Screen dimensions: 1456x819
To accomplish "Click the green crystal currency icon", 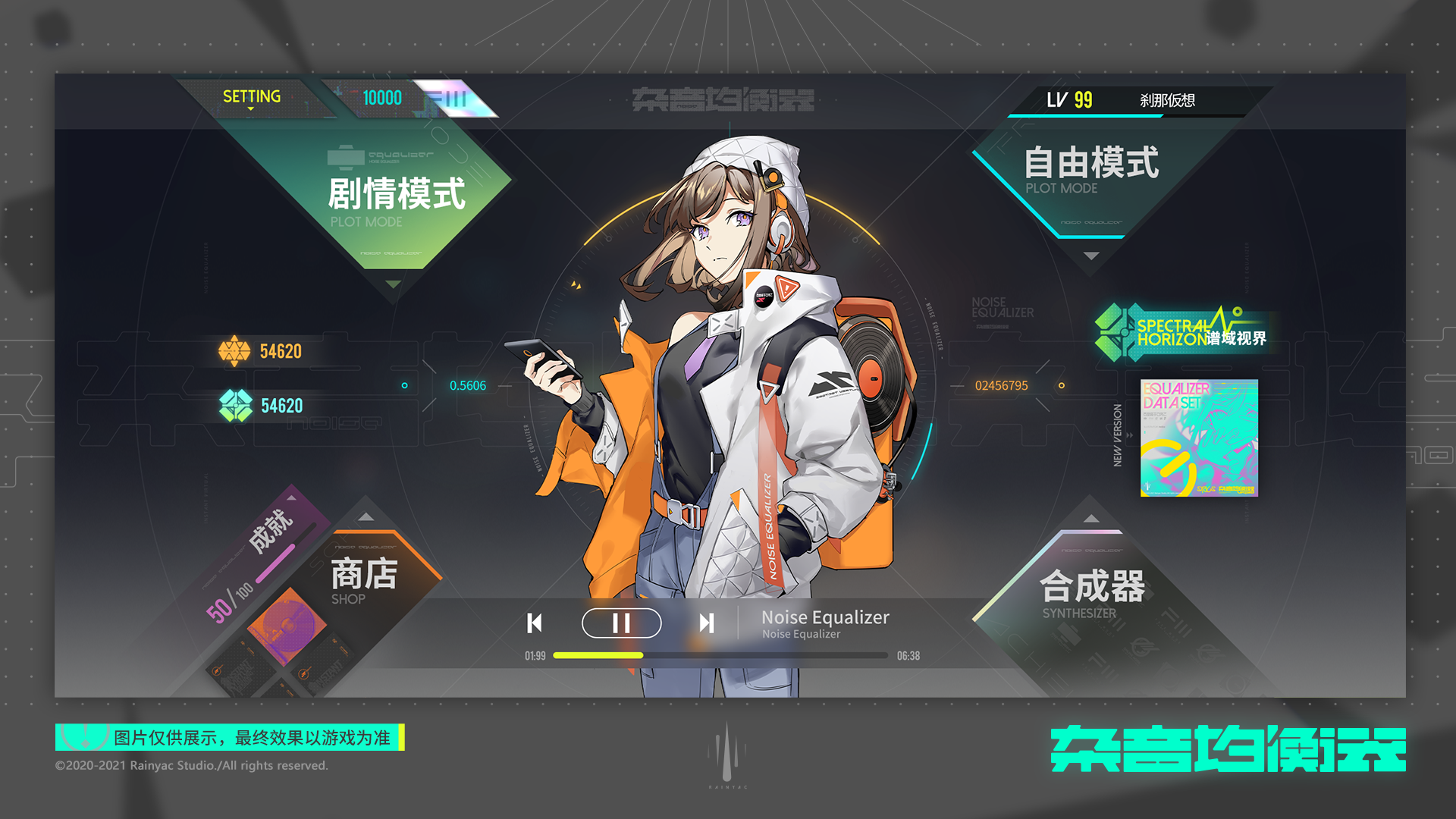I will click(x=236, y=406).
